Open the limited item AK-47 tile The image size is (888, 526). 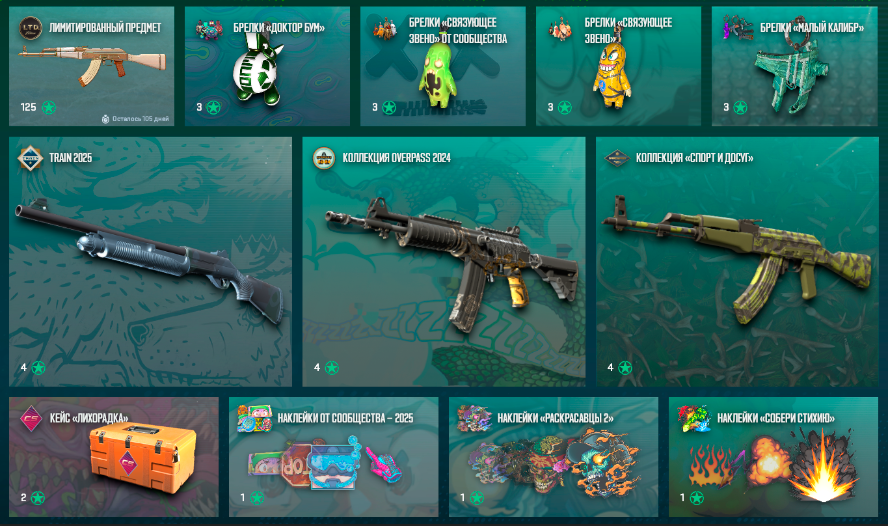[91, 67]
